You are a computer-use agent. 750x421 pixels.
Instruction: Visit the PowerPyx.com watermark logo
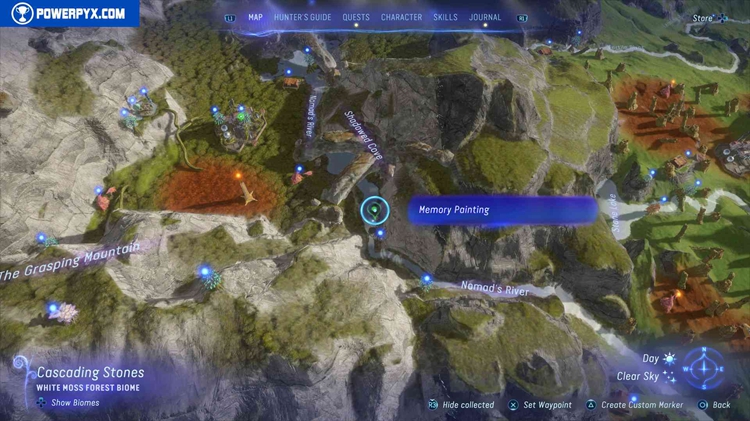[x=68, y=13]
